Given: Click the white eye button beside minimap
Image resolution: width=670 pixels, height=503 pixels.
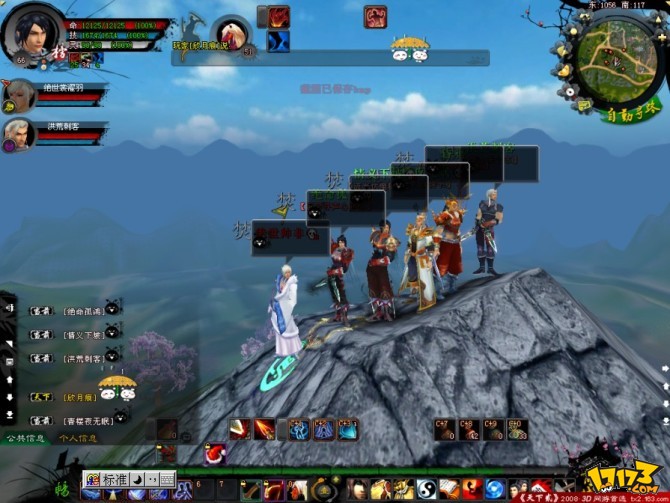Looking at the screenshot, I should tap(570, 90).
